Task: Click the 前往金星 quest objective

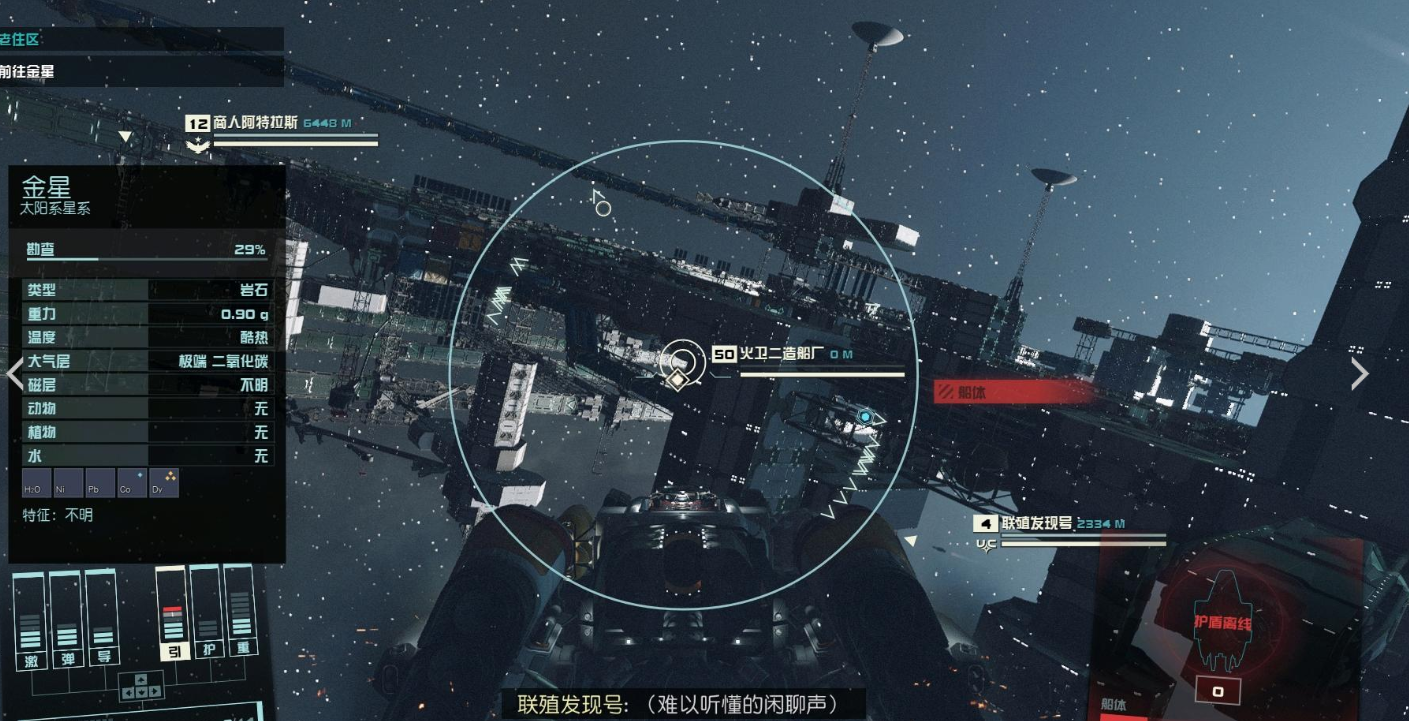Action: coord(25,72)
